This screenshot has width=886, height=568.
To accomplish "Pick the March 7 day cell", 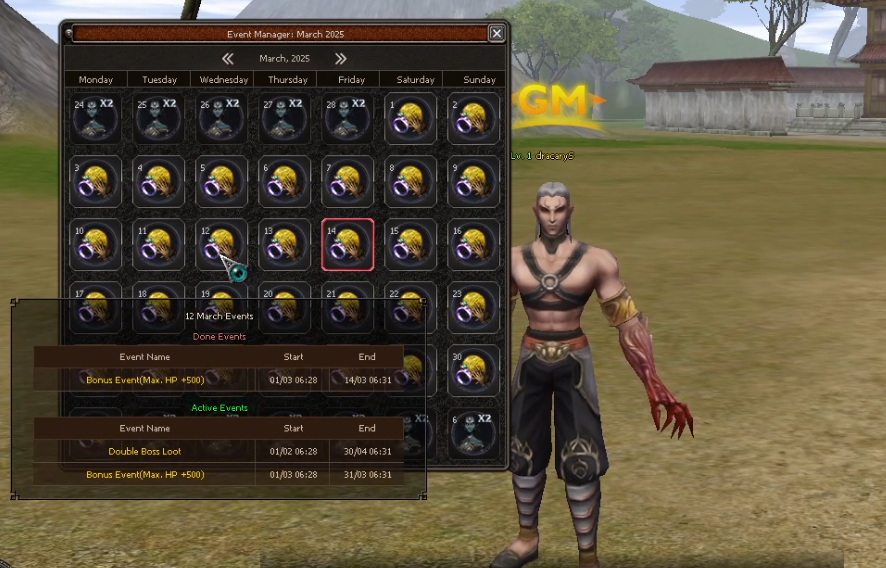I will 347,182.
